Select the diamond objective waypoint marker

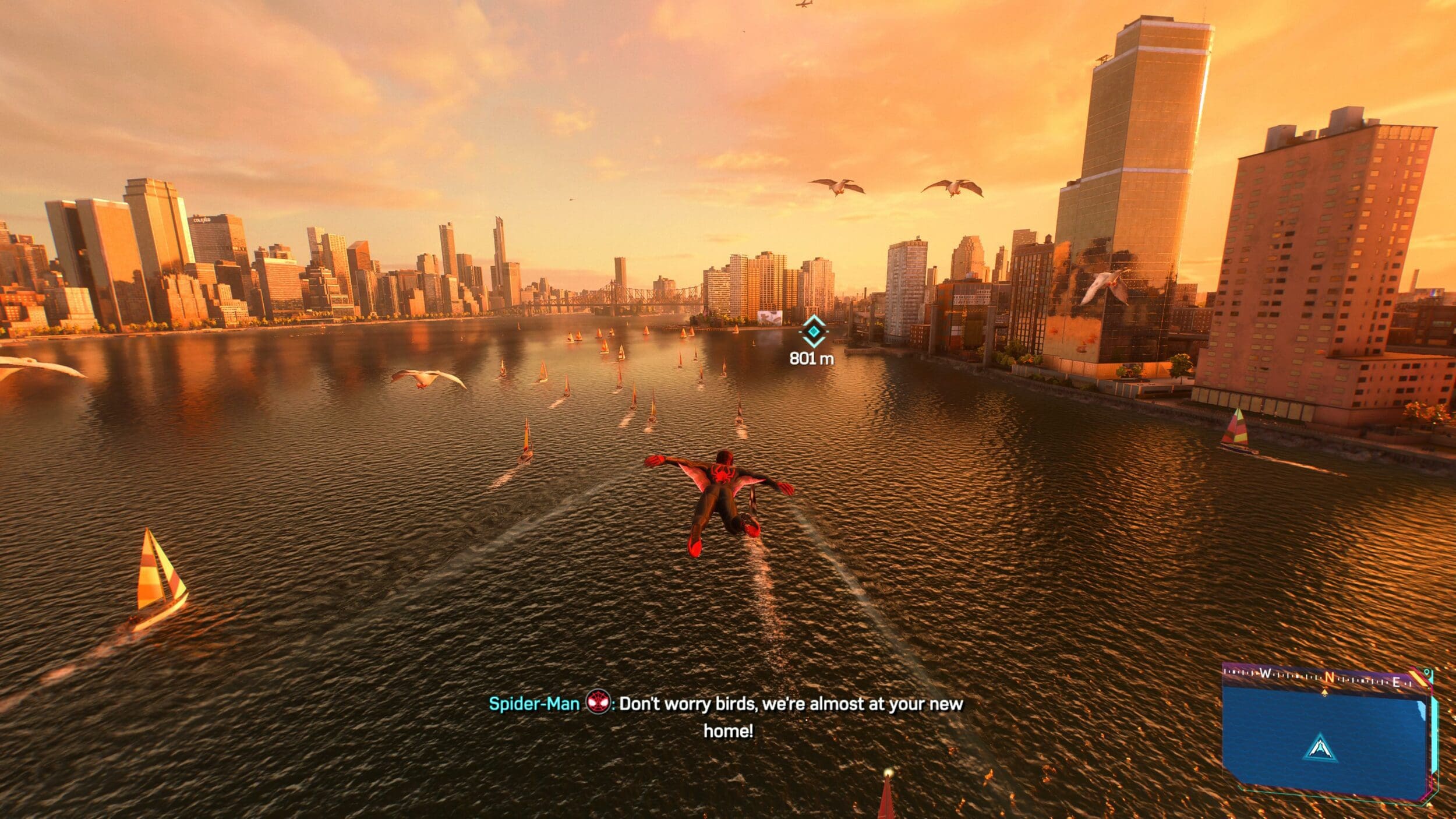click(x=813, y=331)
